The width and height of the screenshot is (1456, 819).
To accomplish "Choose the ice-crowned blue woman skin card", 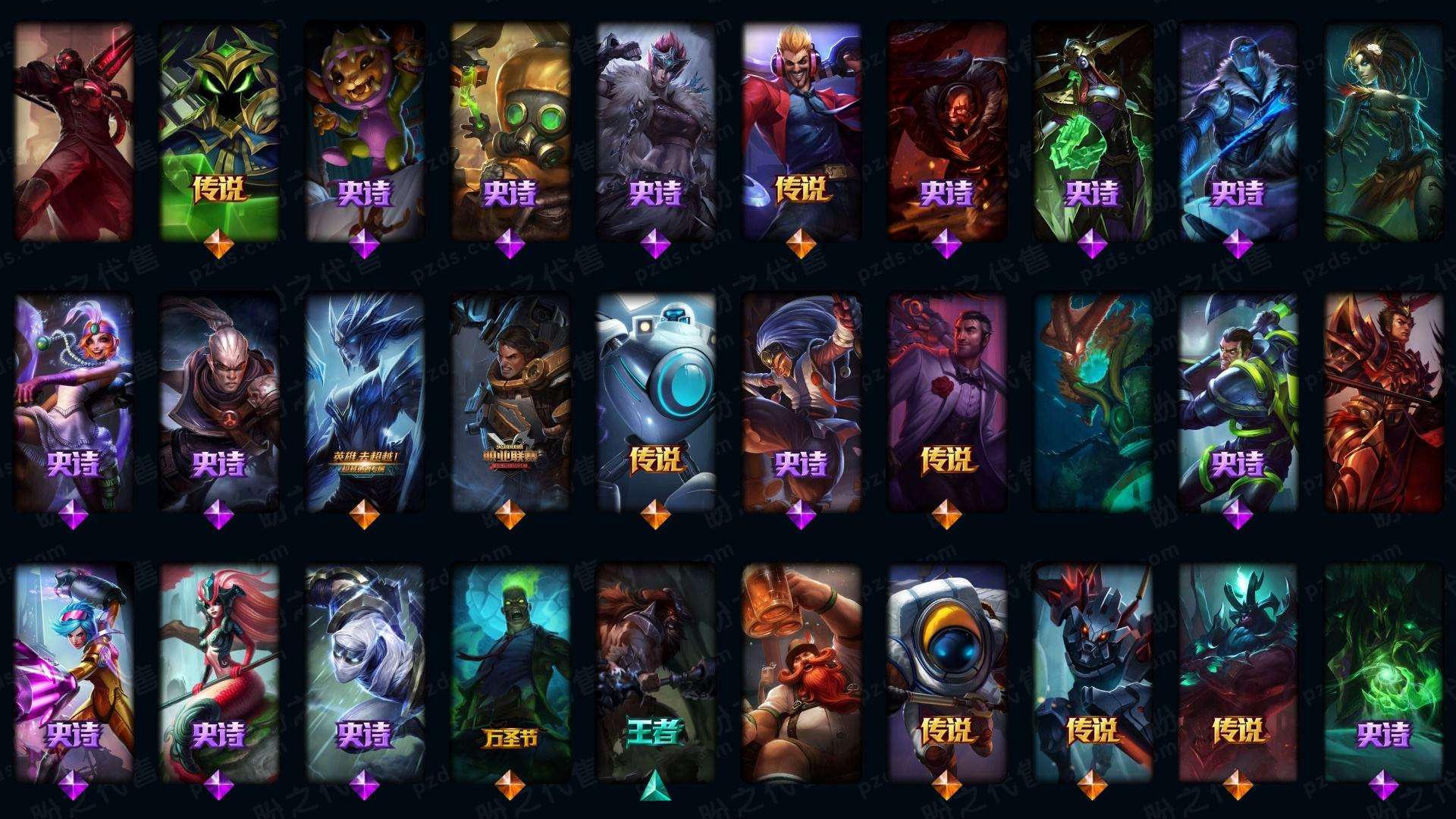I will [364, 402].
